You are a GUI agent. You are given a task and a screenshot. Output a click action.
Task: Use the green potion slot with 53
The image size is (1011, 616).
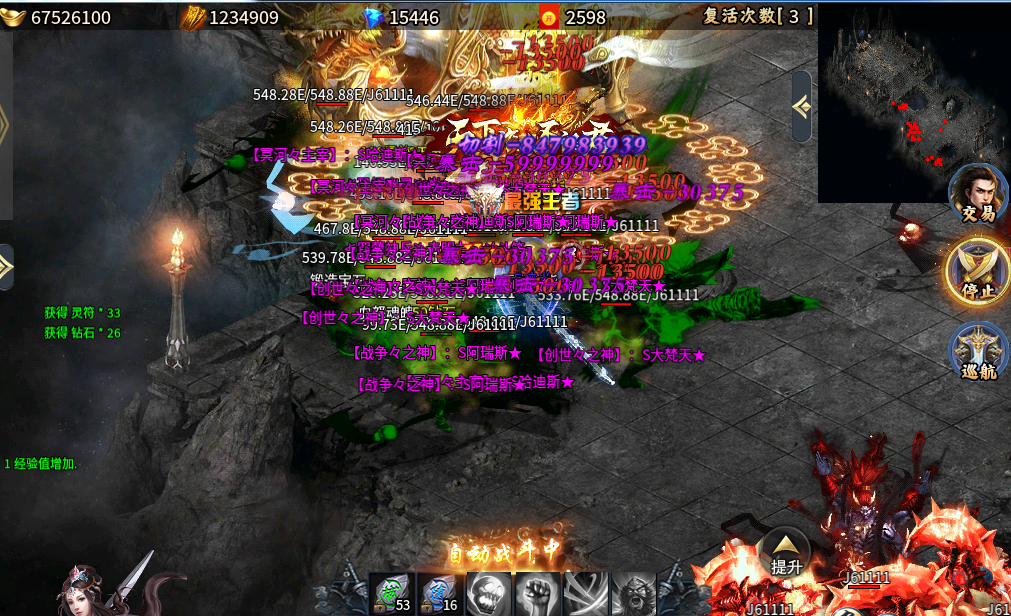(391, 593)
